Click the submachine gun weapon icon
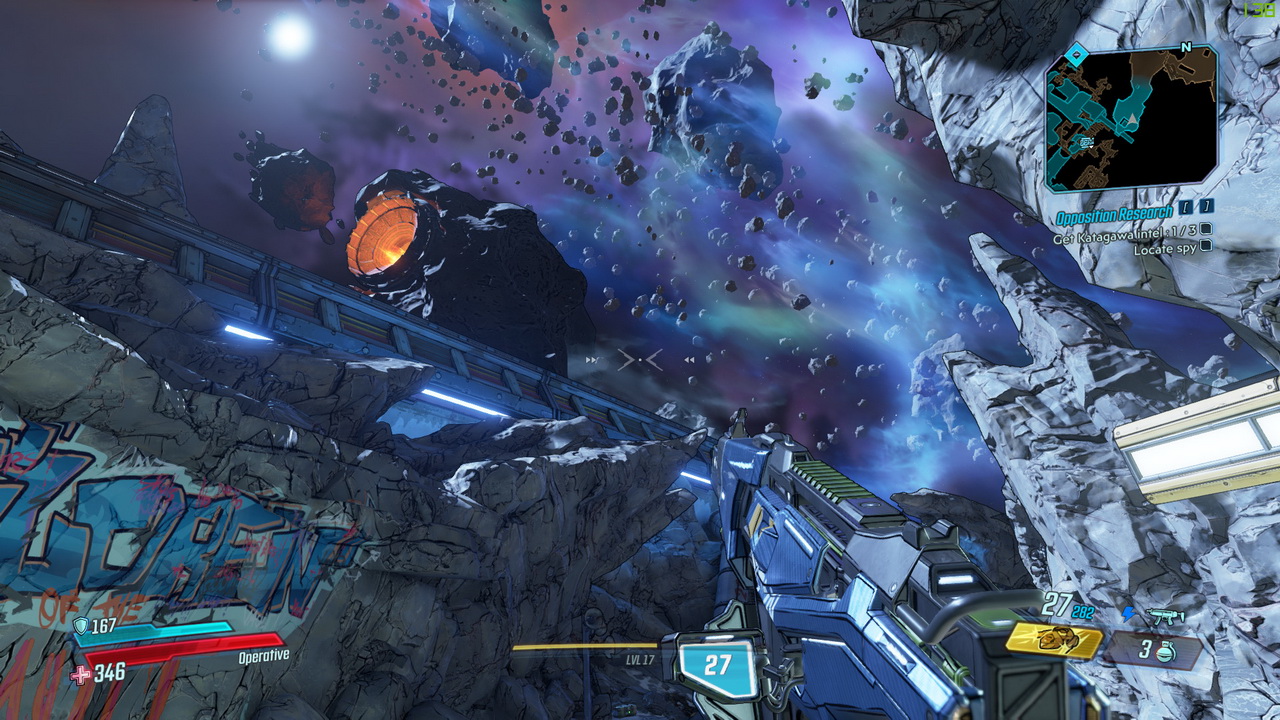Screen dimensions: 1280x720 (x=1165, y=616)
